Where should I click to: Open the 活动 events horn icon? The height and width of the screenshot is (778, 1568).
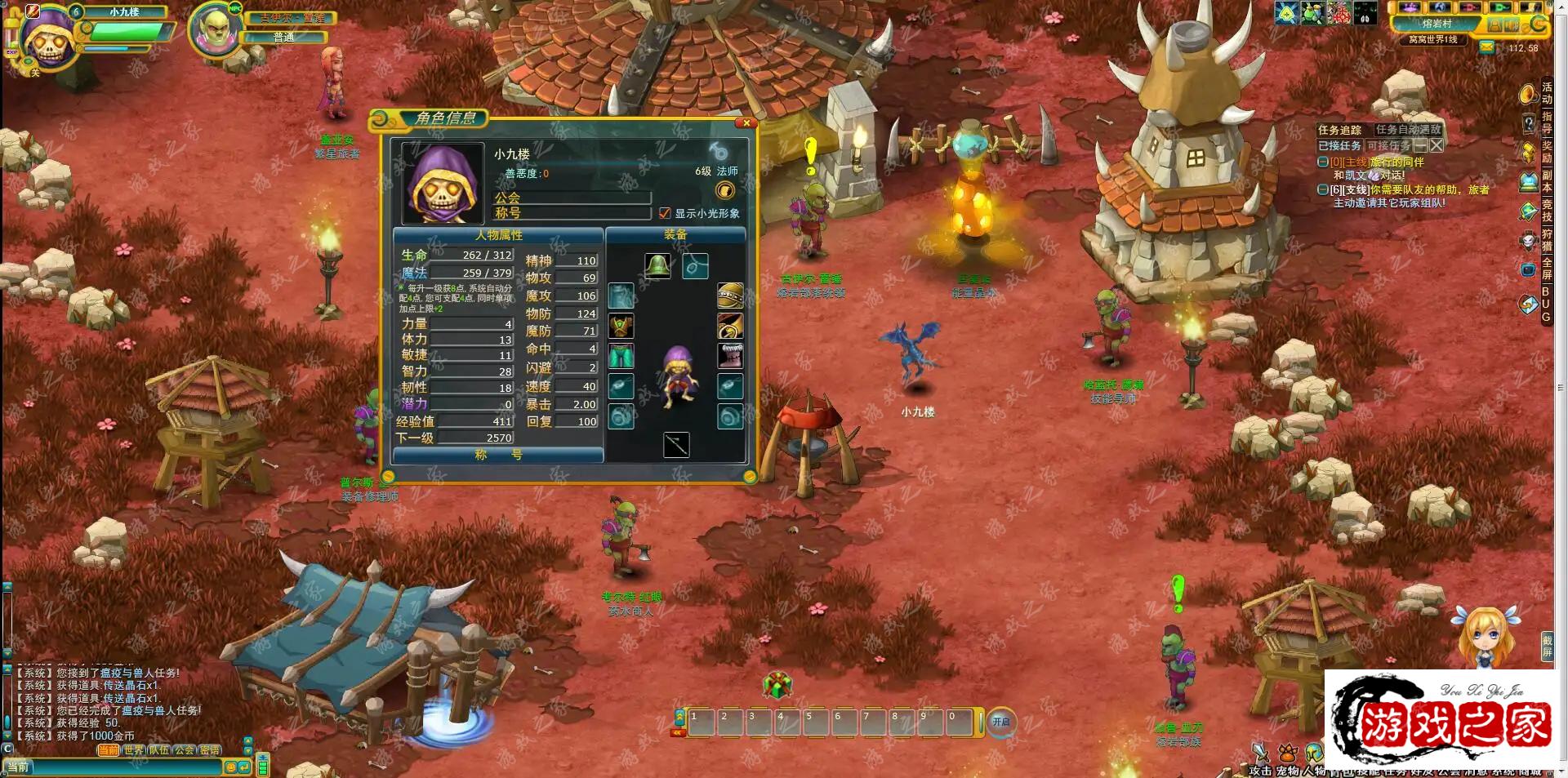(x=1528, y=95)
